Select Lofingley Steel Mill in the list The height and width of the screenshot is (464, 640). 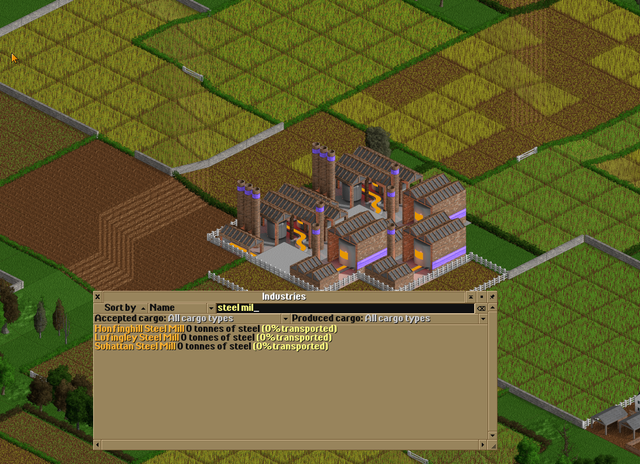click(136, 337)
